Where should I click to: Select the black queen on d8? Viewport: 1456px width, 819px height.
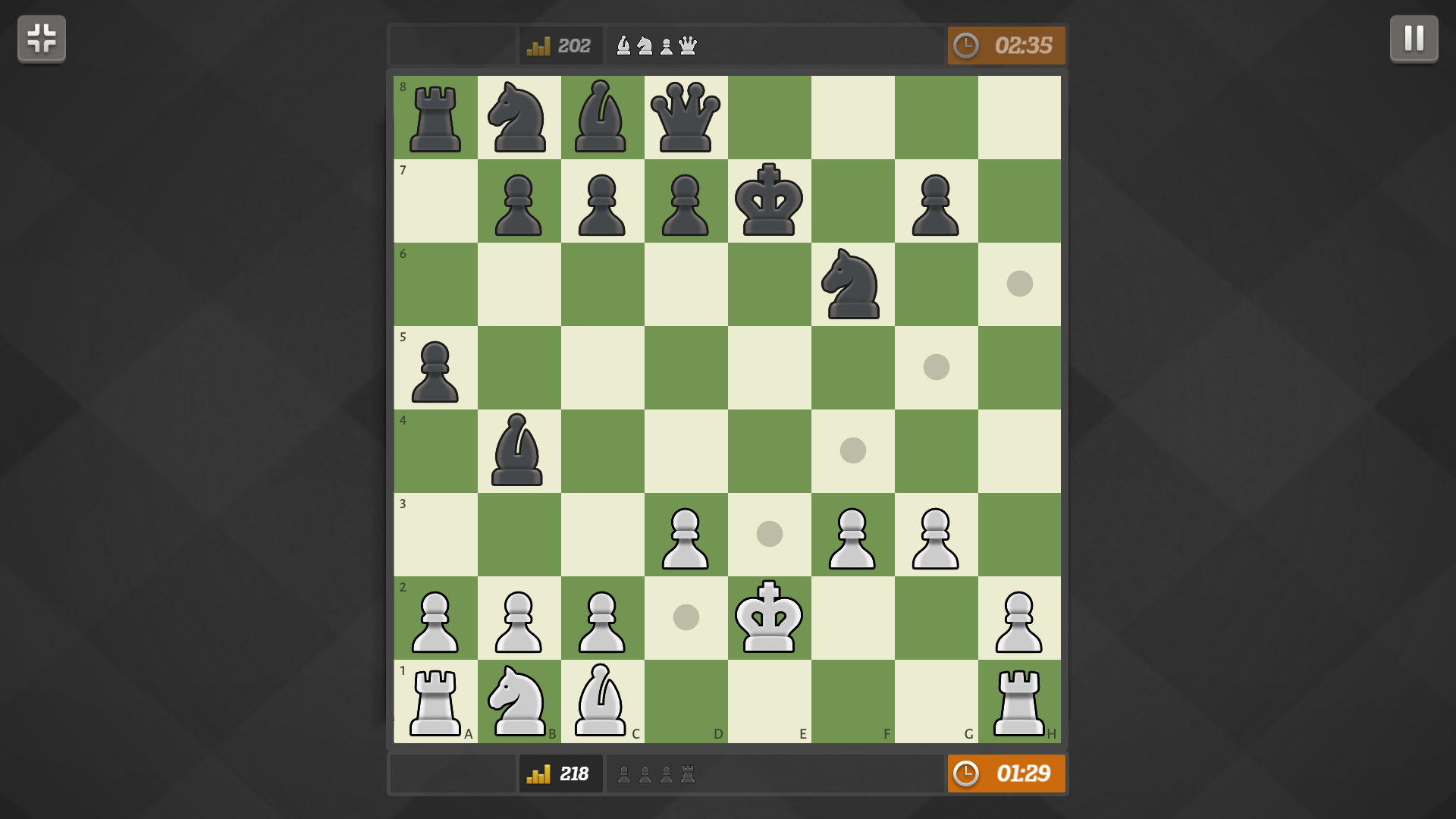click(686, 118)
